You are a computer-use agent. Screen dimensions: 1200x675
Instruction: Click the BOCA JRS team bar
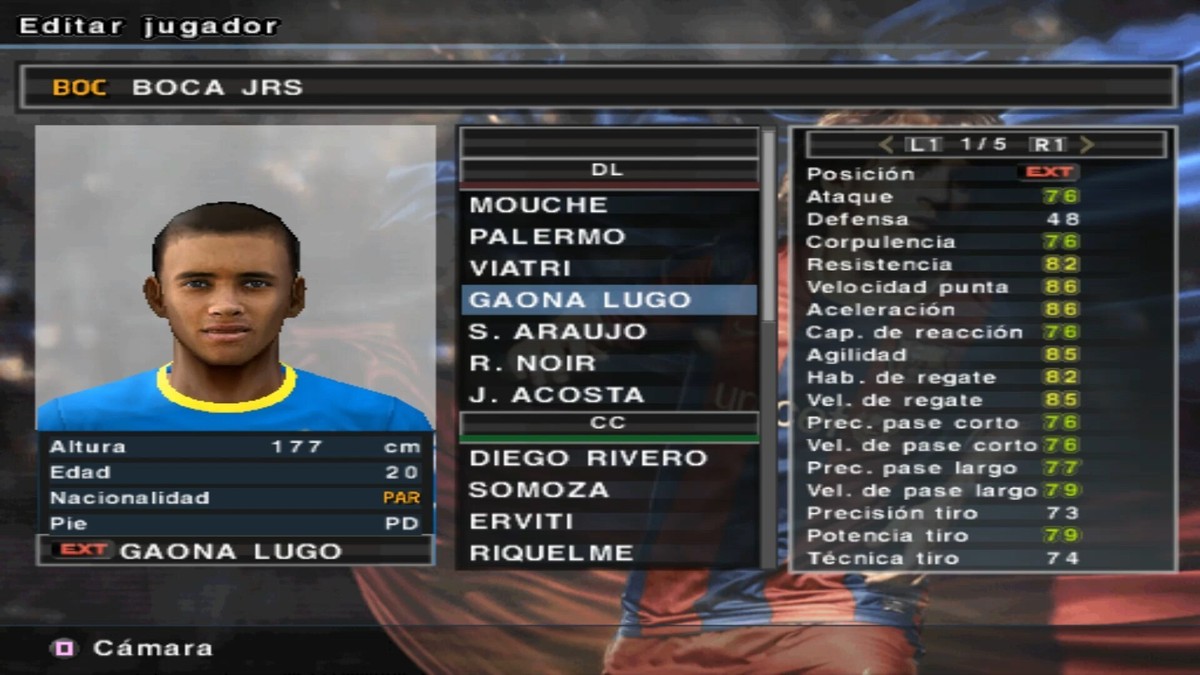(x=598, y=87)
